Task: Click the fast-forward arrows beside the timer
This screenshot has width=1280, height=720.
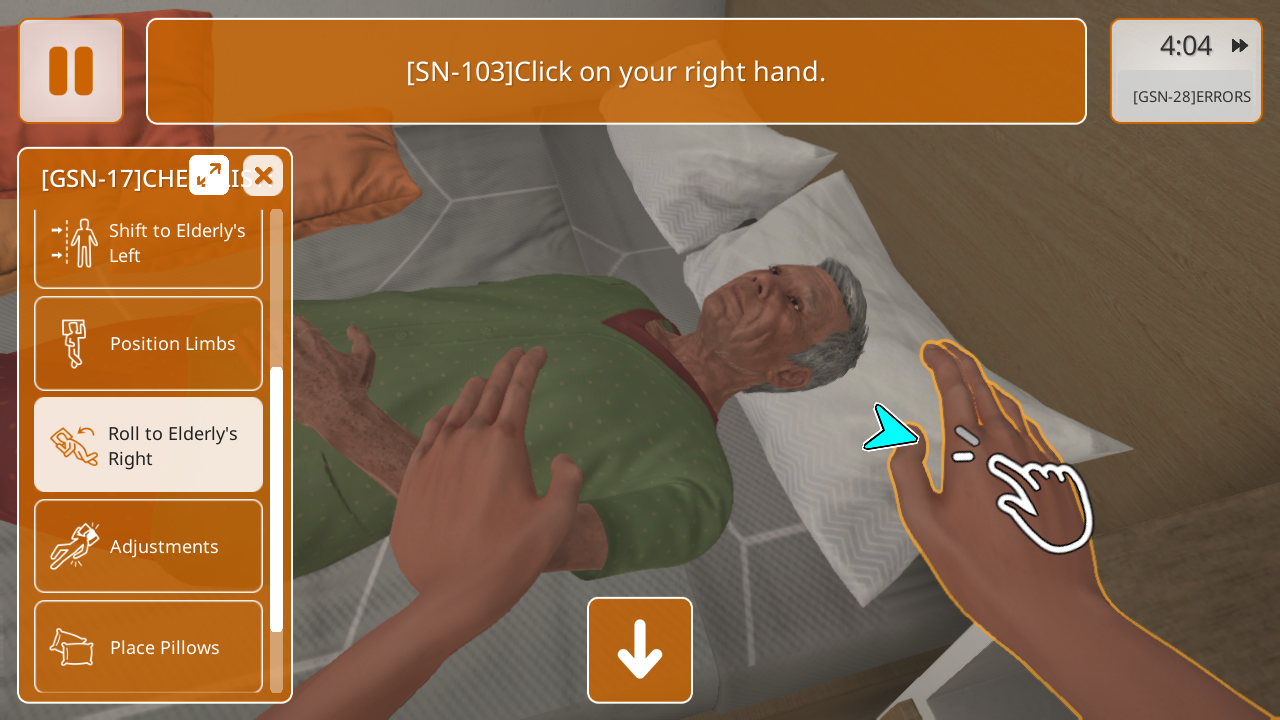Action: click(x=1240, y=46)
